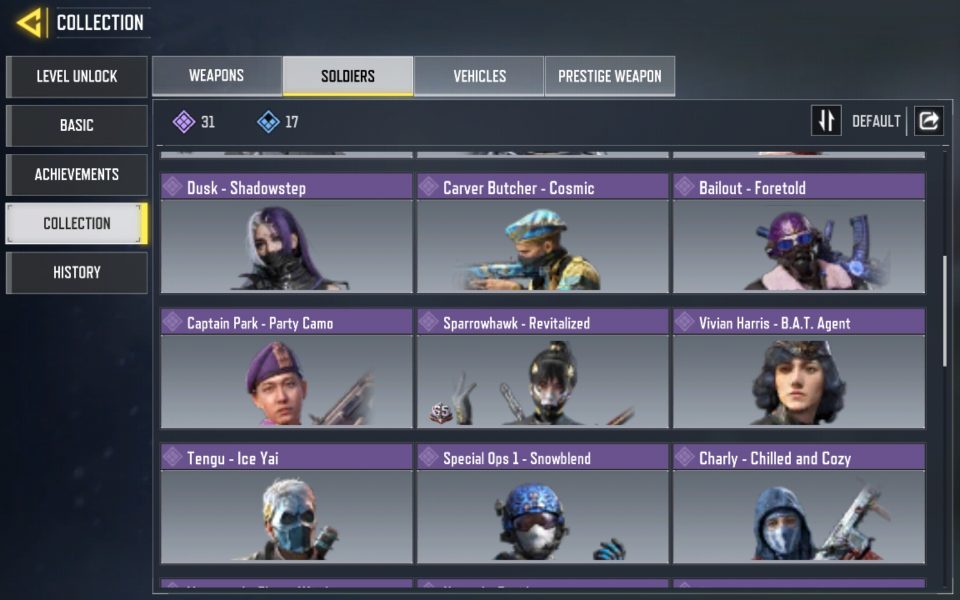Screen dimensions: 960x600
Task: Go back with the yellow arrow button
Action: [x=28, y=22]
